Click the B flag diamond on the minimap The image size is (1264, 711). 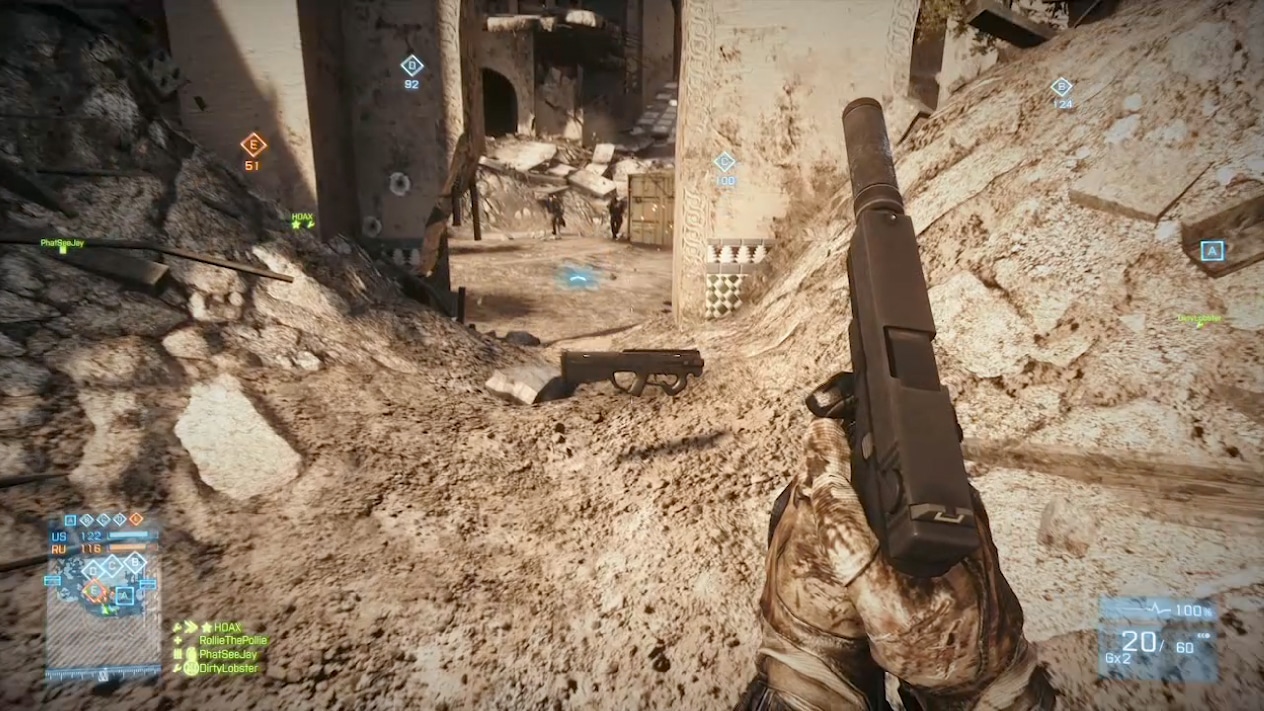pos(135,562)
